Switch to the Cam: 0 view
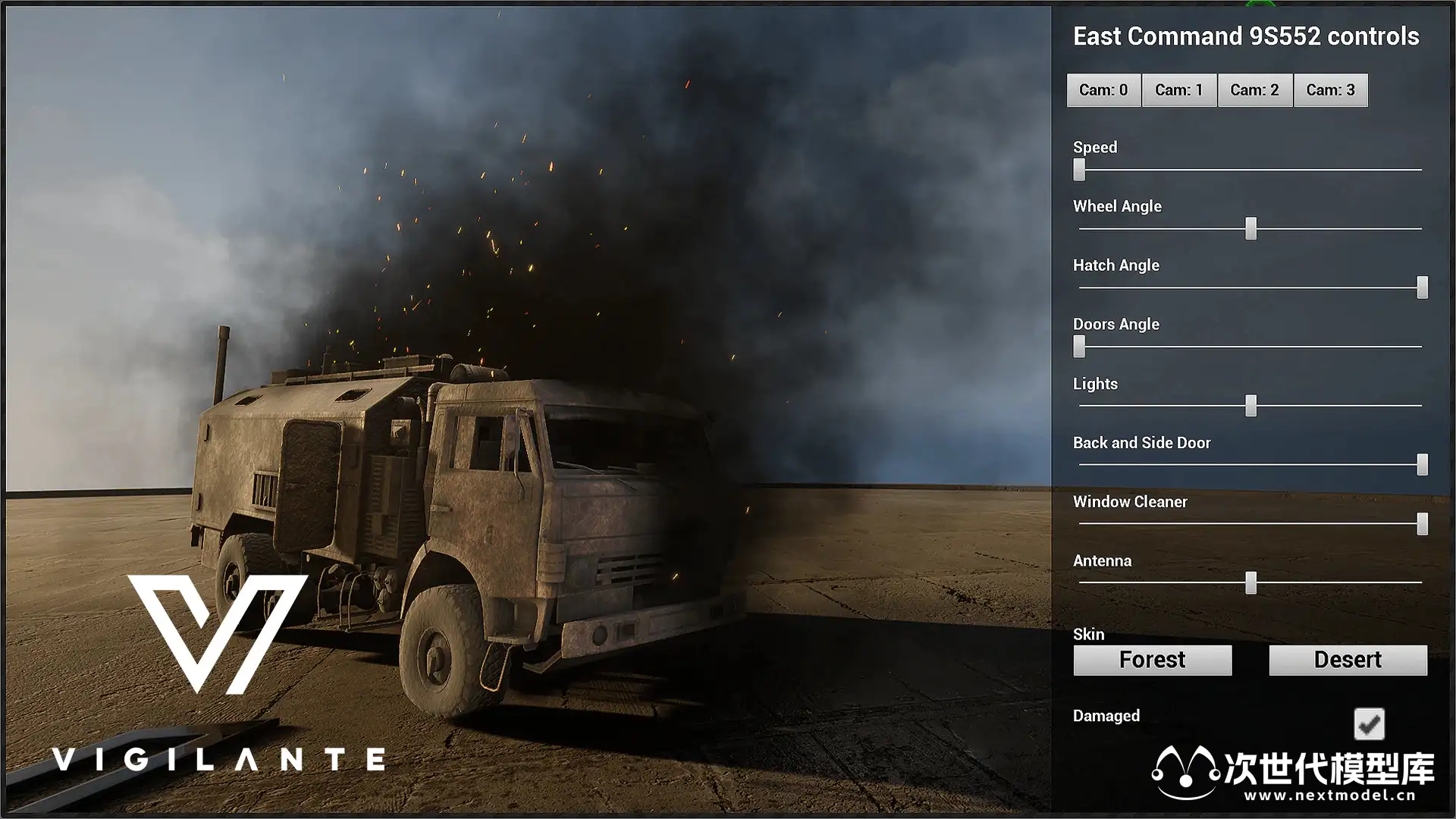Image resolution: width=1456 pixels, height=819 pixels. [1103, 90]
